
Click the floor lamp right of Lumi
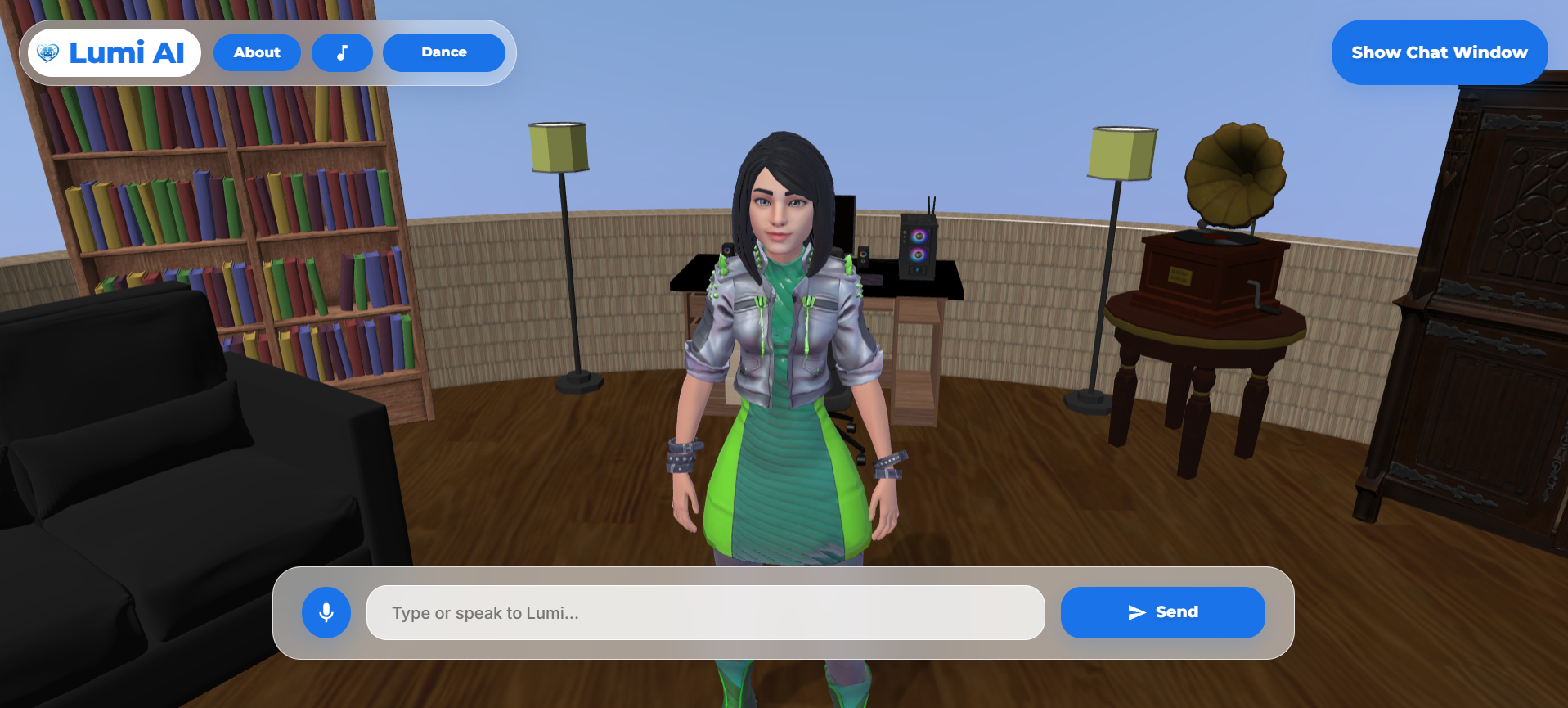coord(1119,153)
